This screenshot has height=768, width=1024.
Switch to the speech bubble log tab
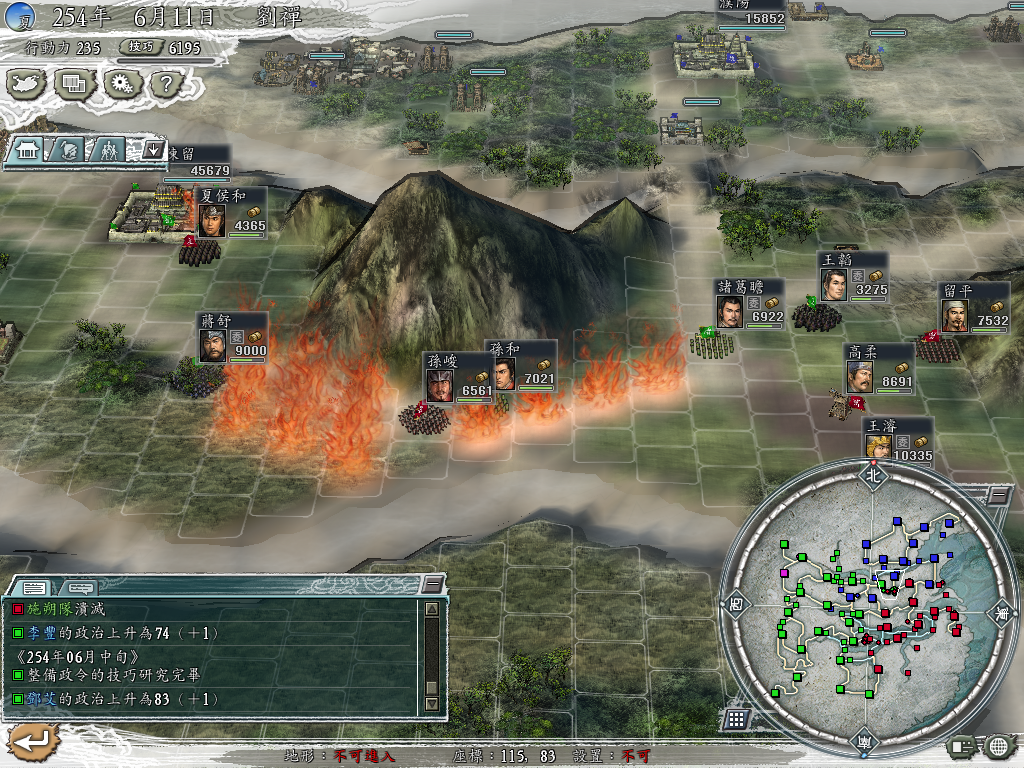tap(80, 587)
